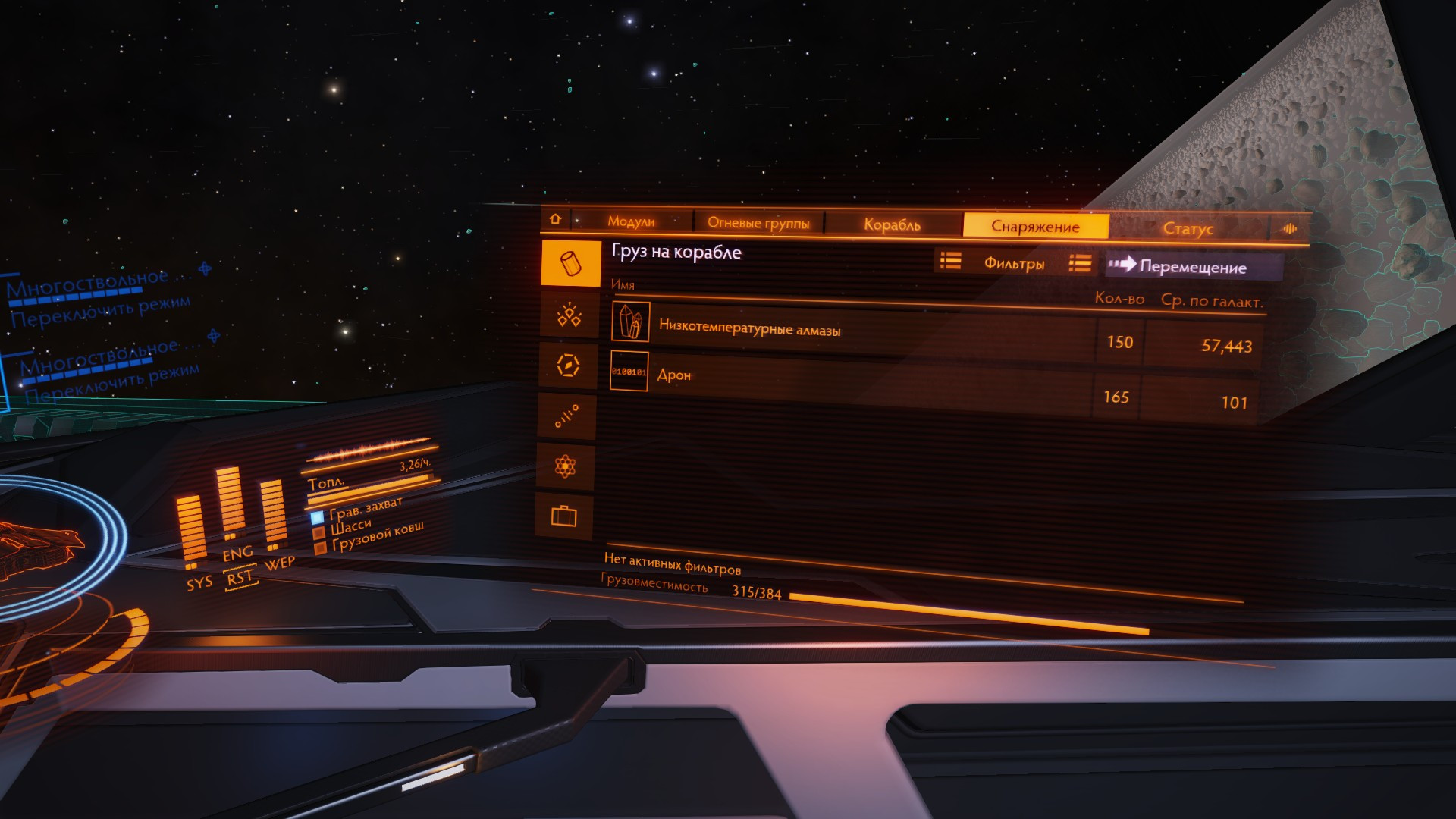The image size is (1456, 819).
Task: Open the Статус tab
Action: click(1188, 228)
